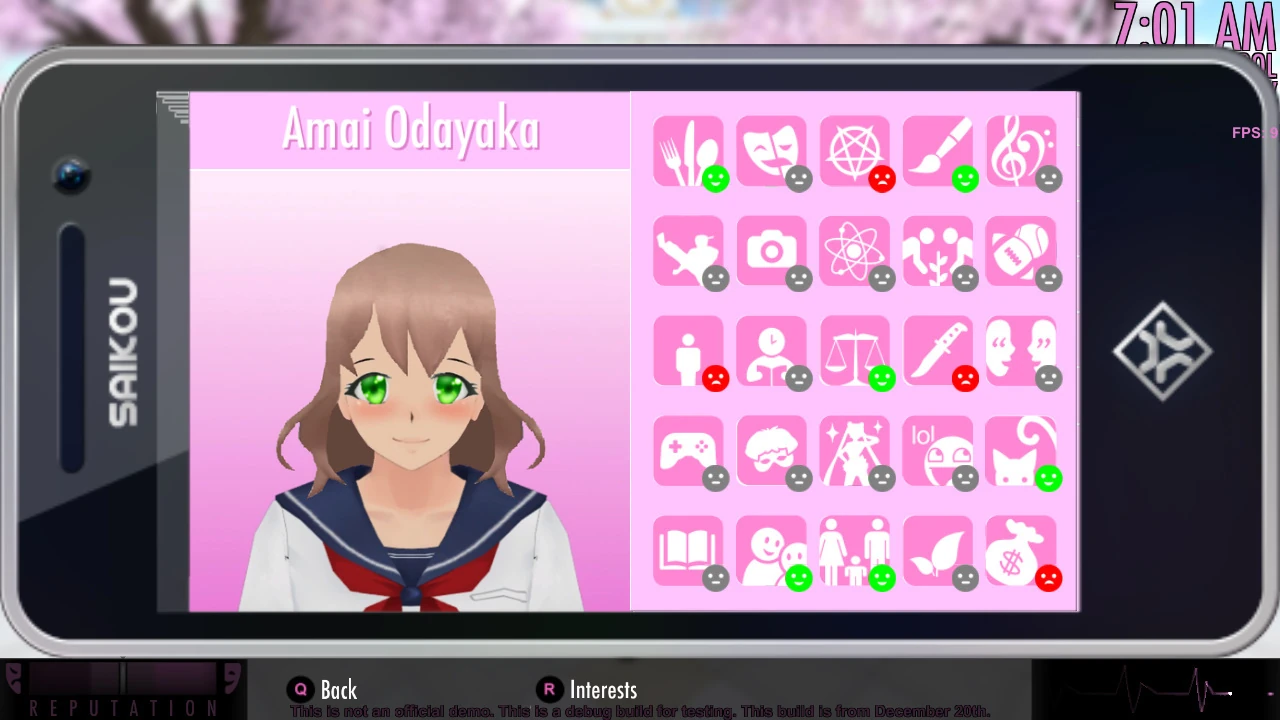
Task: Toggle the red angry face under the occult icon
Action: coord(882,179)
